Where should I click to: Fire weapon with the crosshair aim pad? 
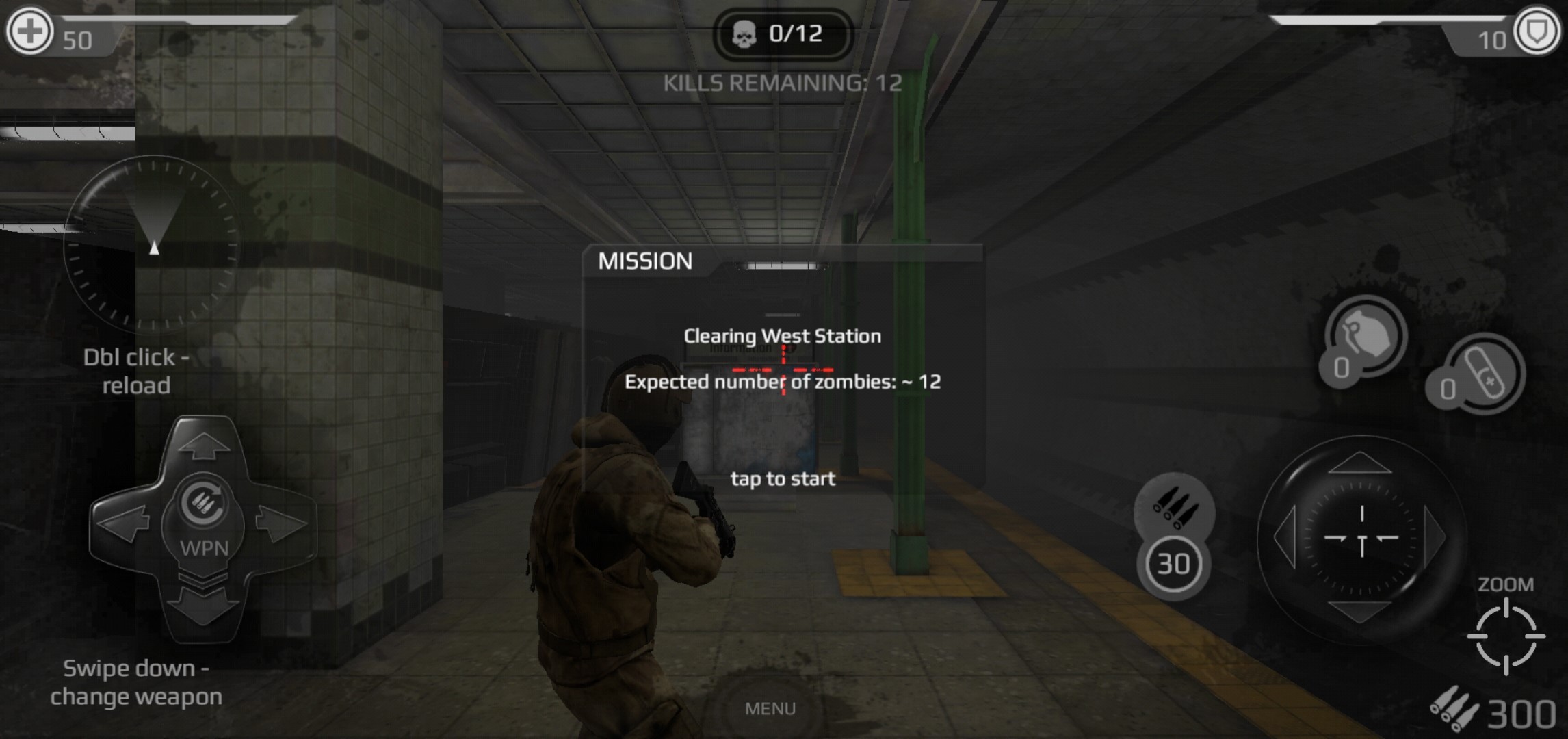(1361, 538)
